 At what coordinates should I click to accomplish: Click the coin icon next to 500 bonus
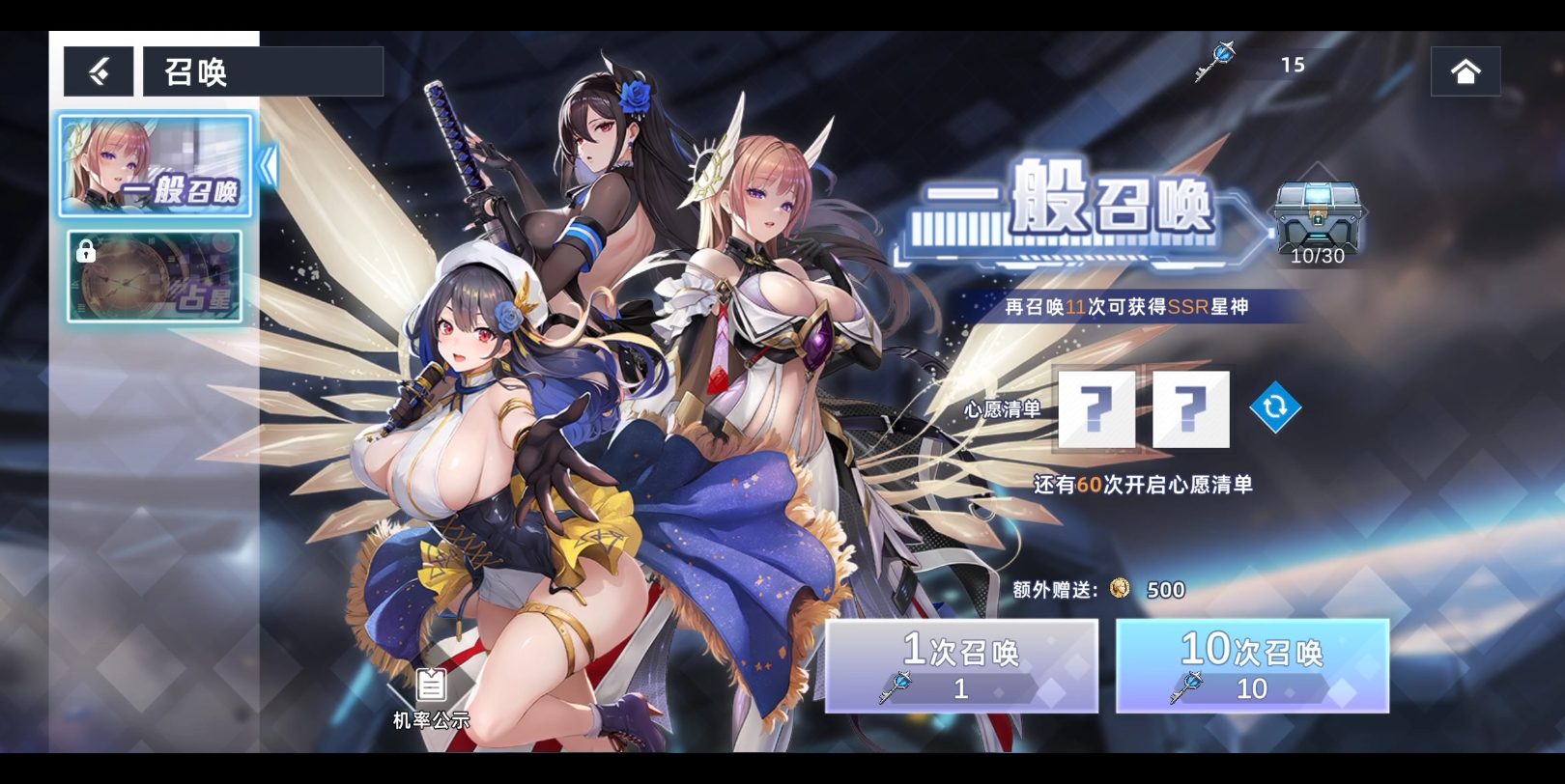pos(1120,591)
